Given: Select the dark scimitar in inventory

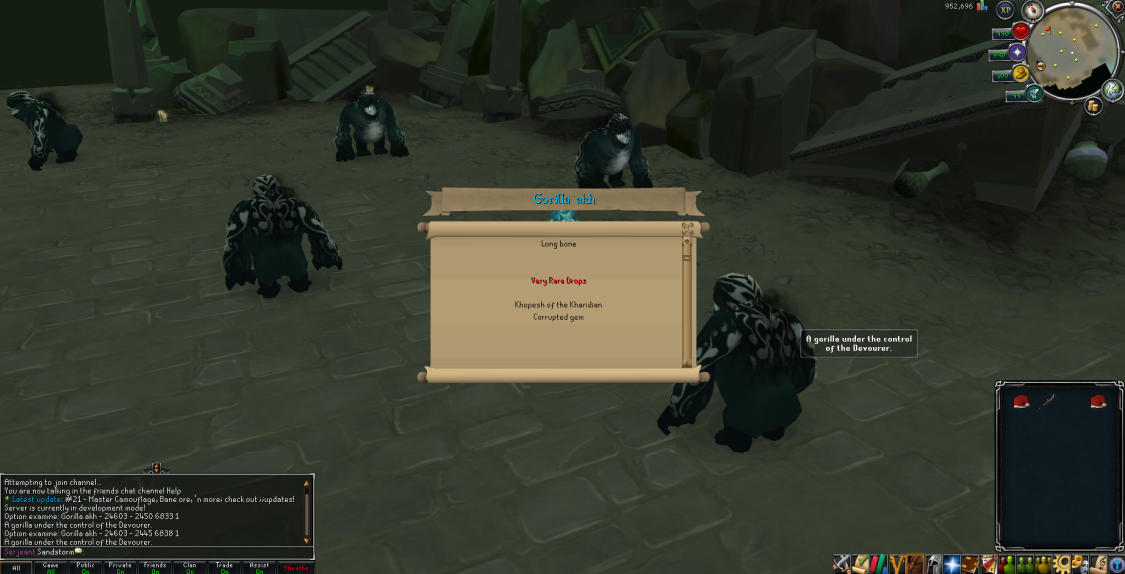Looking at the screenshot, I should click(x=1047, y=402).
